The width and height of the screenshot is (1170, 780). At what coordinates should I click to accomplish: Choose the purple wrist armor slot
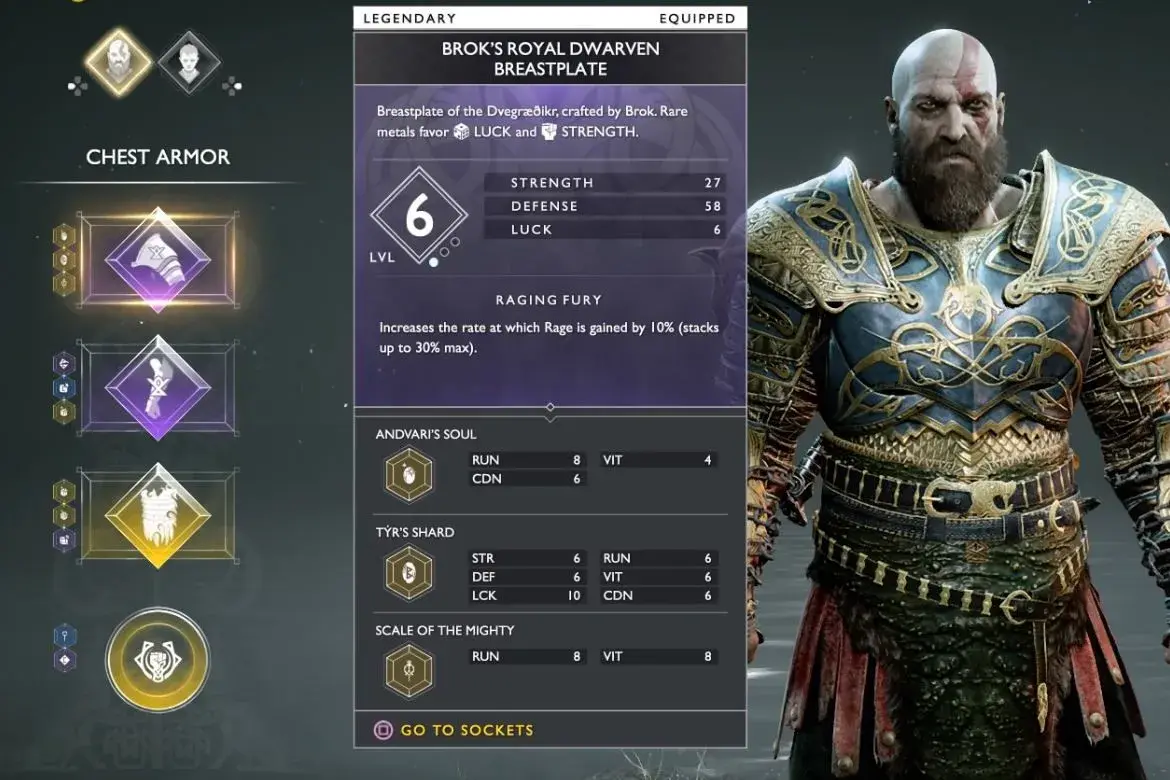[158, 387]
